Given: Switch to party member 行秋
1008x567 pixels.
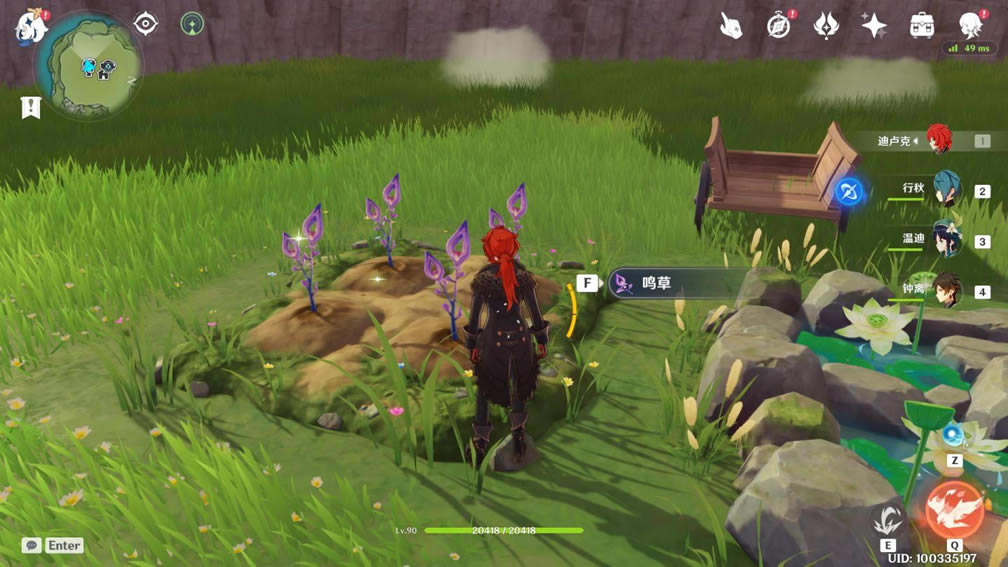Looking at the screenshot, I should (x=945, y=189).
